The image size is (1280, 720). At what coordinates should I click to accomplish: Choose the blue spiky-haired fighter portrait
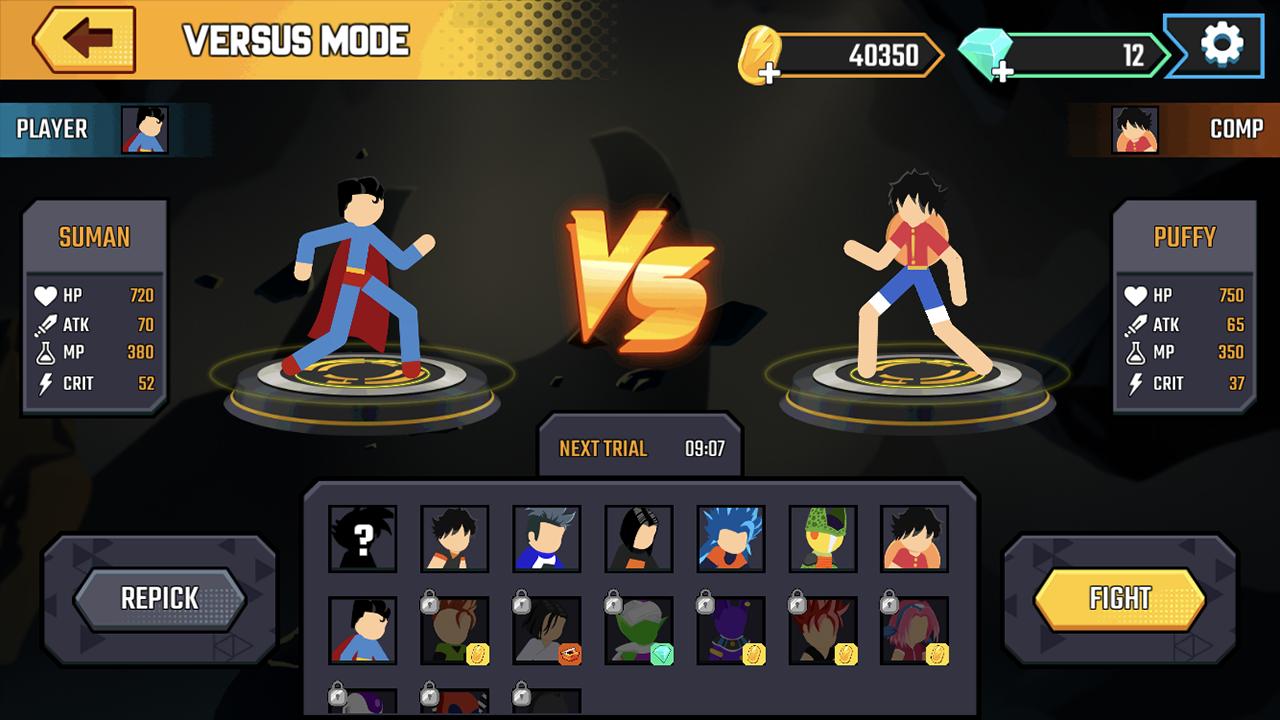(x=731, y=538)
